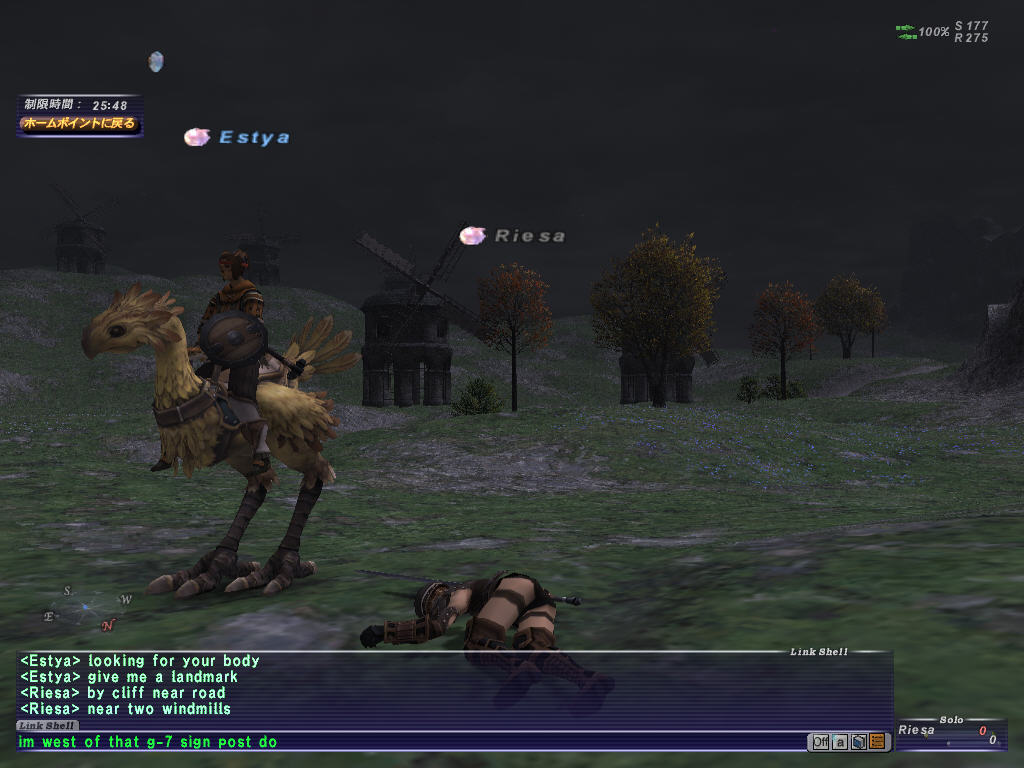Viewport: 1024px width, 768px height.
Task: Select the Link Shell chat mode tab
Action: 47,725
